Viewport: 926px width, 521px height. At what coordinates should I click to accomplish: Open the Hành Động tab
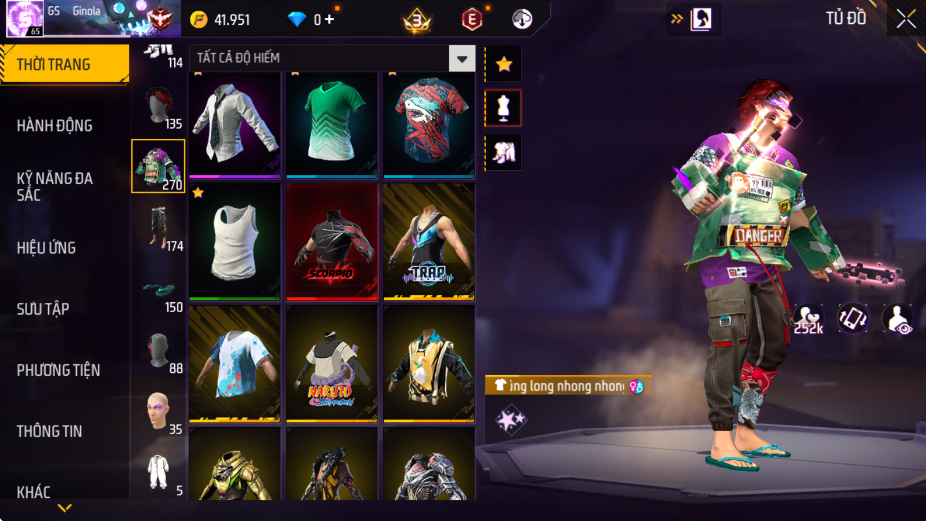(x=55, y=125)
